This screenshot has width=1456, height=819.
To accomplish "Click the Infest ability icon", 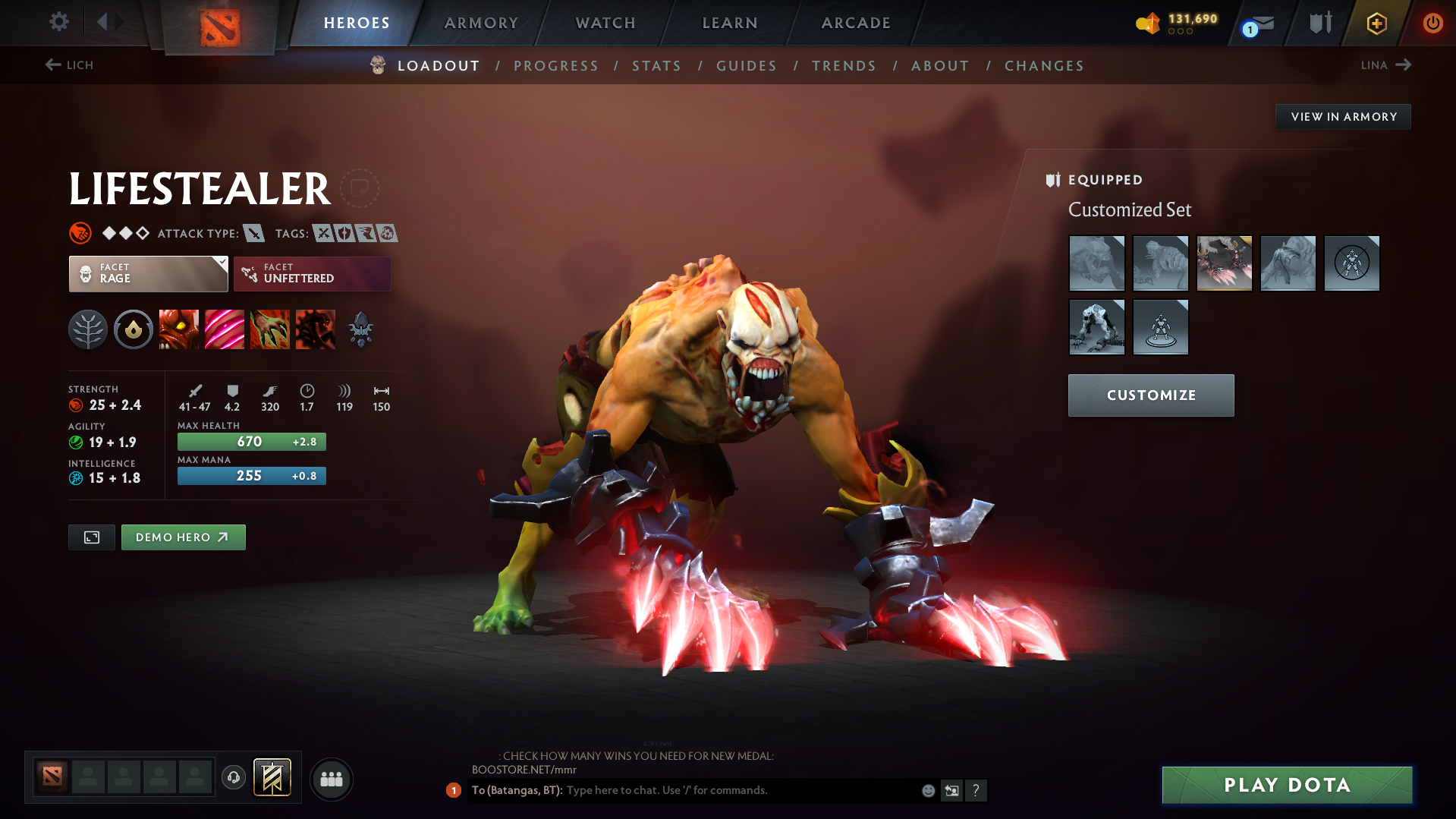I will pos(316,329).
